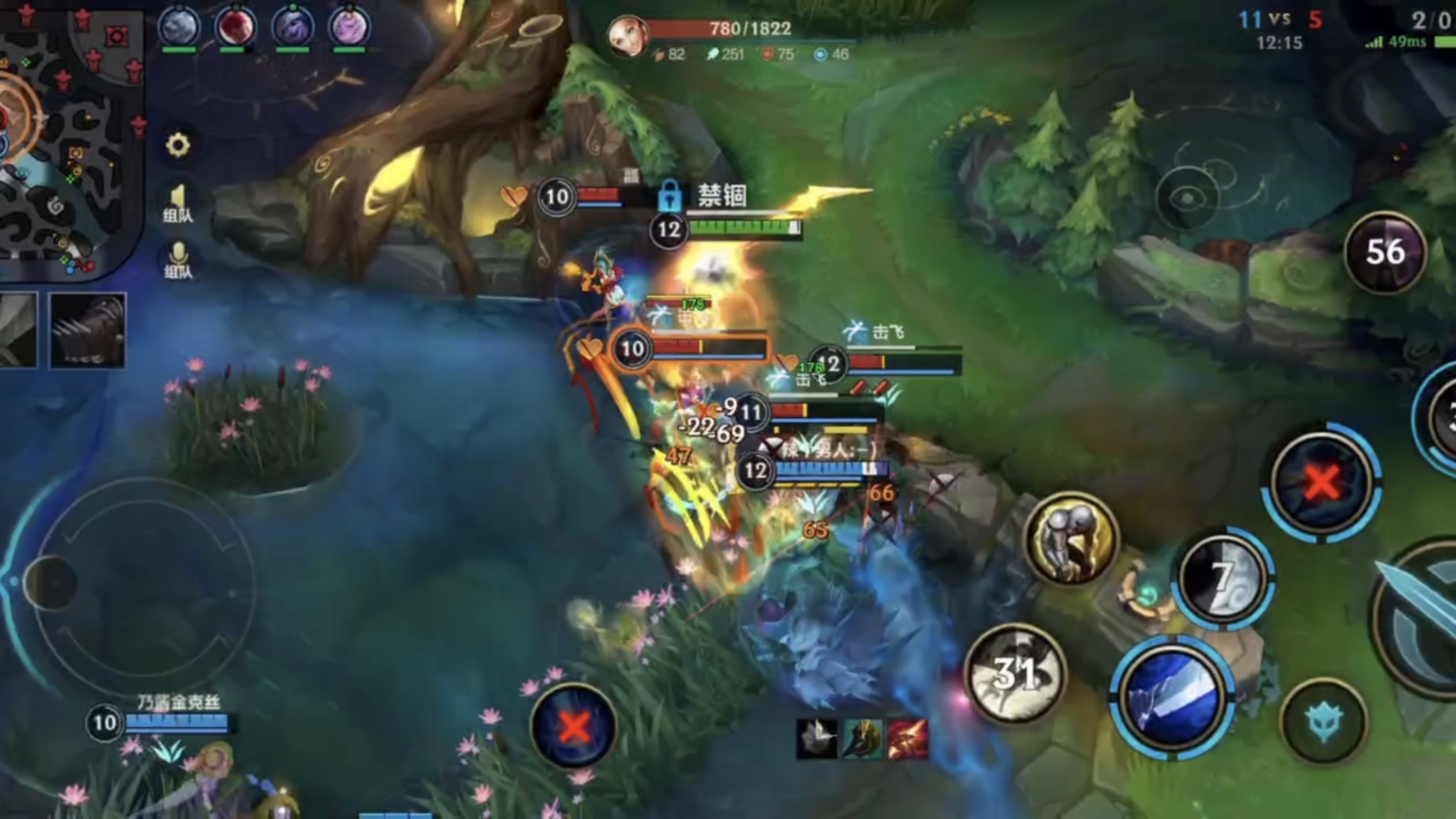Cast the blue blade slash ability
Viewport: 1456px width, 819px height.
[1172, 697]
